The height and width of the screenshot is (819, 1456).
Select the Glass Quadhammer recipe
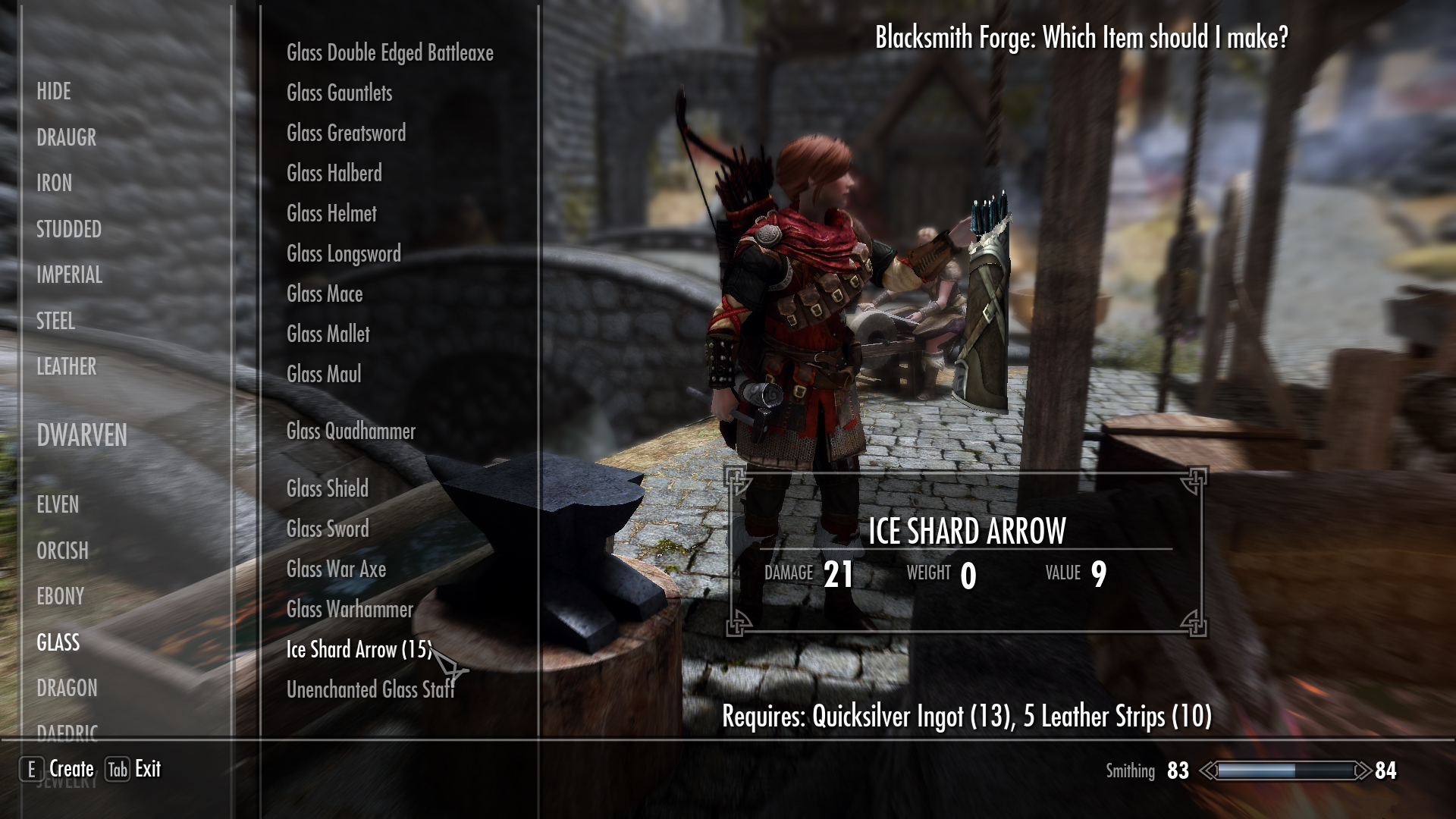click(351, 431)
